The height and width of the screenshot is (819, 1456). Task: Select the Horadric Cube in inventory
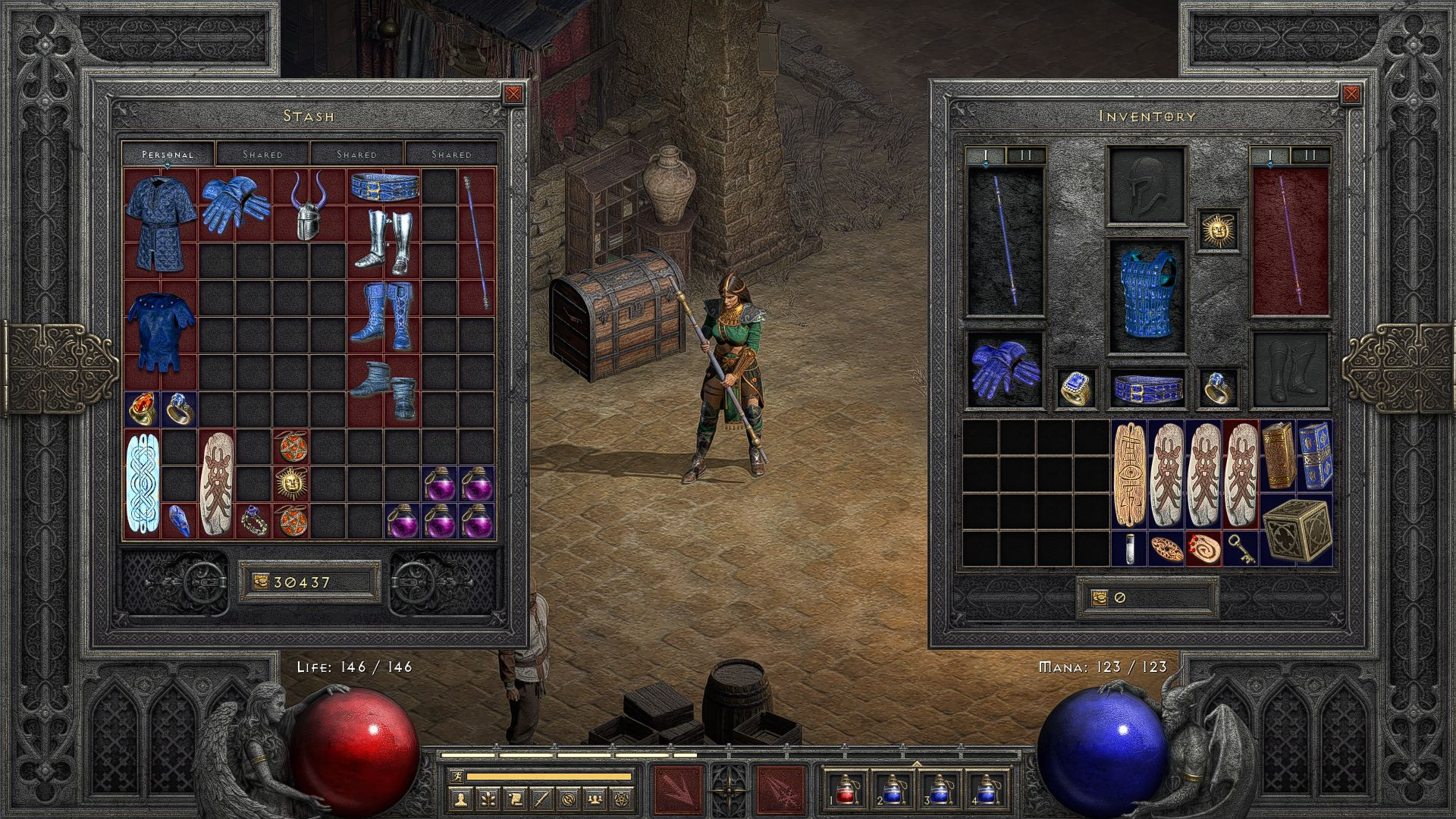(x=1297, y=531)
